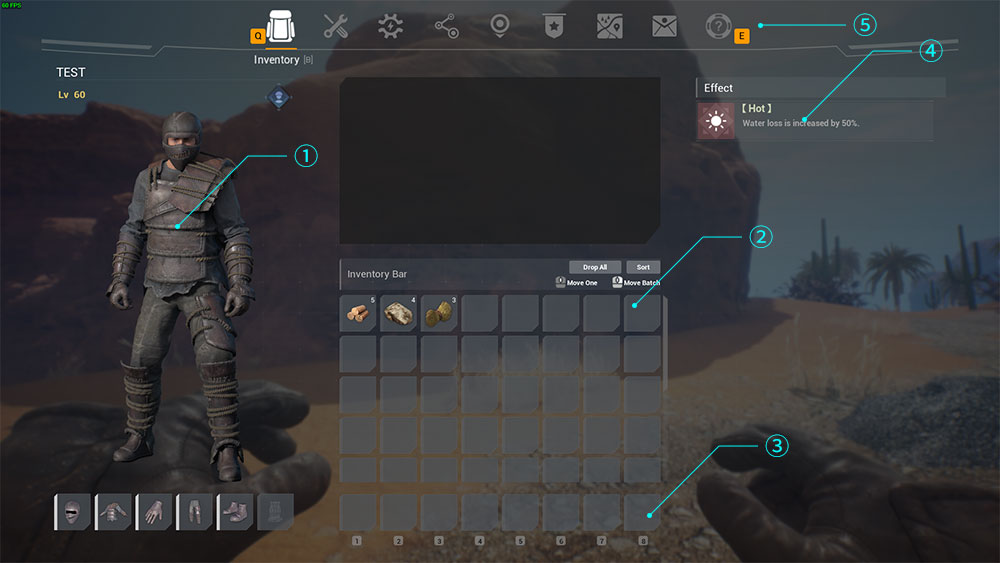Select the stone chunk inventory slot
The width and height of the screenshot is (1000, 563).
pyautogui.click(x=399, y=313)
